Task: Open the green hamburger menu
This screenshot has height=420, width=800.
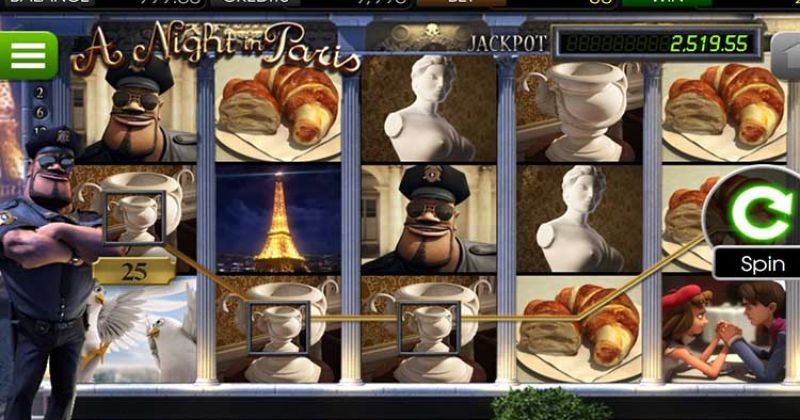Action: click(x=28, y=55)
